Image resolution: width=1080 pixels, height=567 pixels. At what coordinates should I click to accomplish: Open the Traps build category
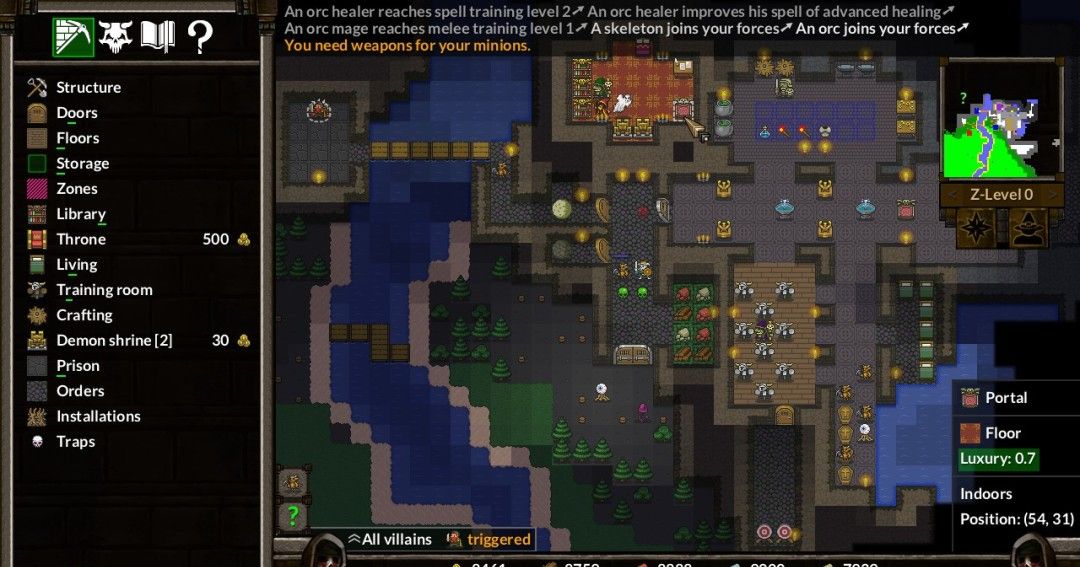click(x=75, y=441)
